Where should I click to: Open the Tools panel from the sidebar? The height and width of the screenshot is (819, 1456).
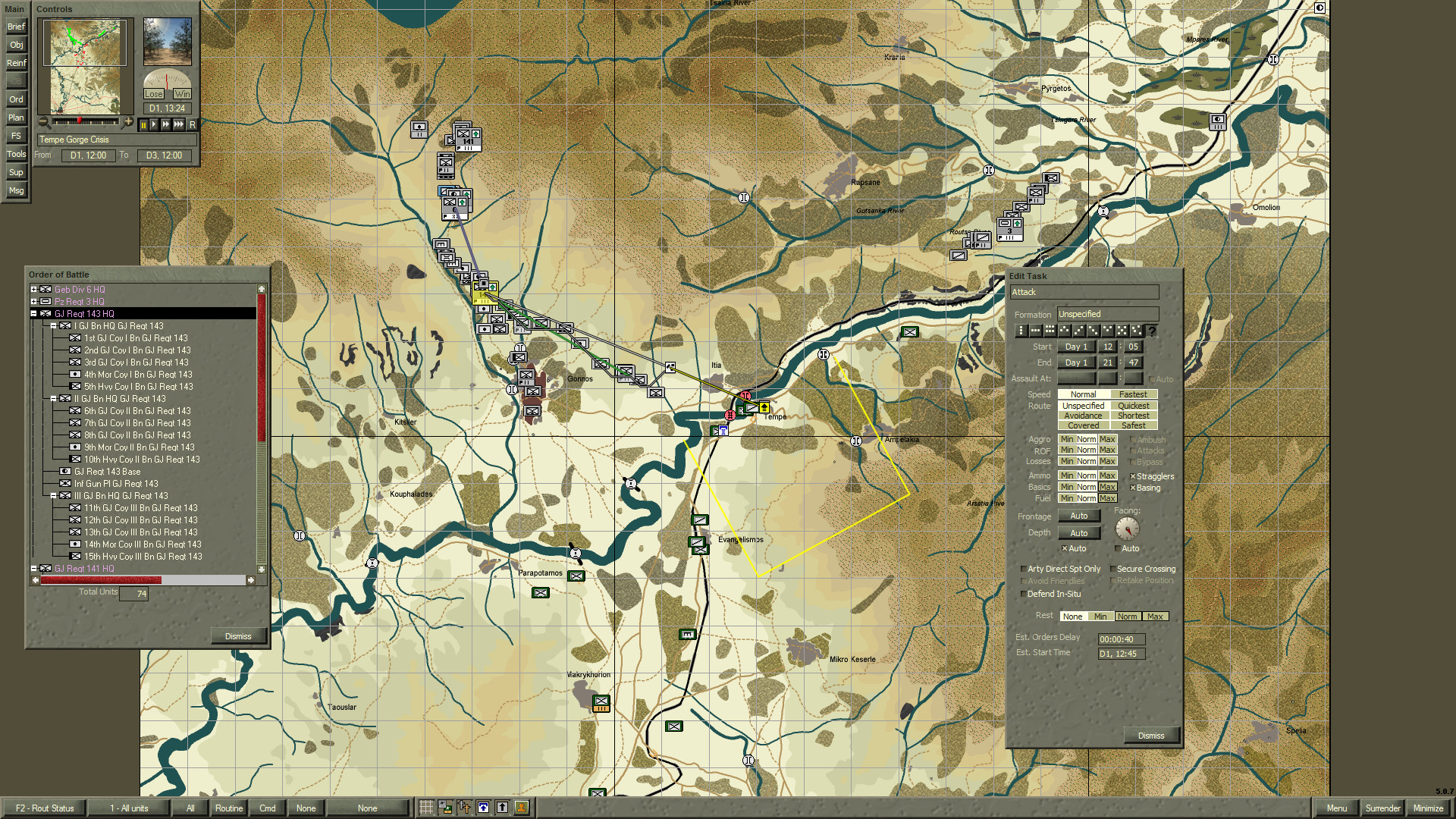click(15, 154)
